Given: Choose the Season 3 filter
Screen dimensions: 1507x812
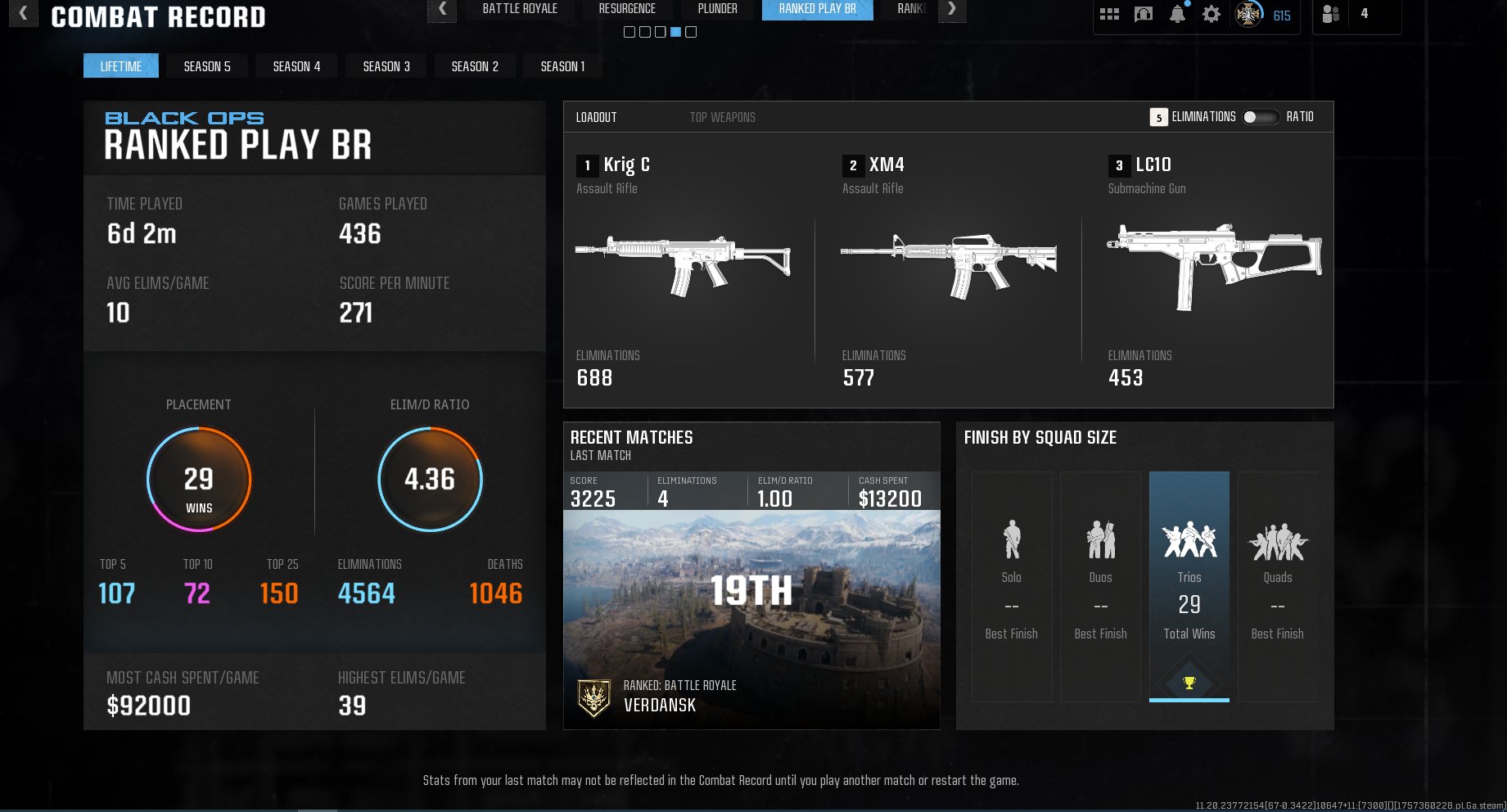Looking at the screenshot, I should tap(386, 66).
